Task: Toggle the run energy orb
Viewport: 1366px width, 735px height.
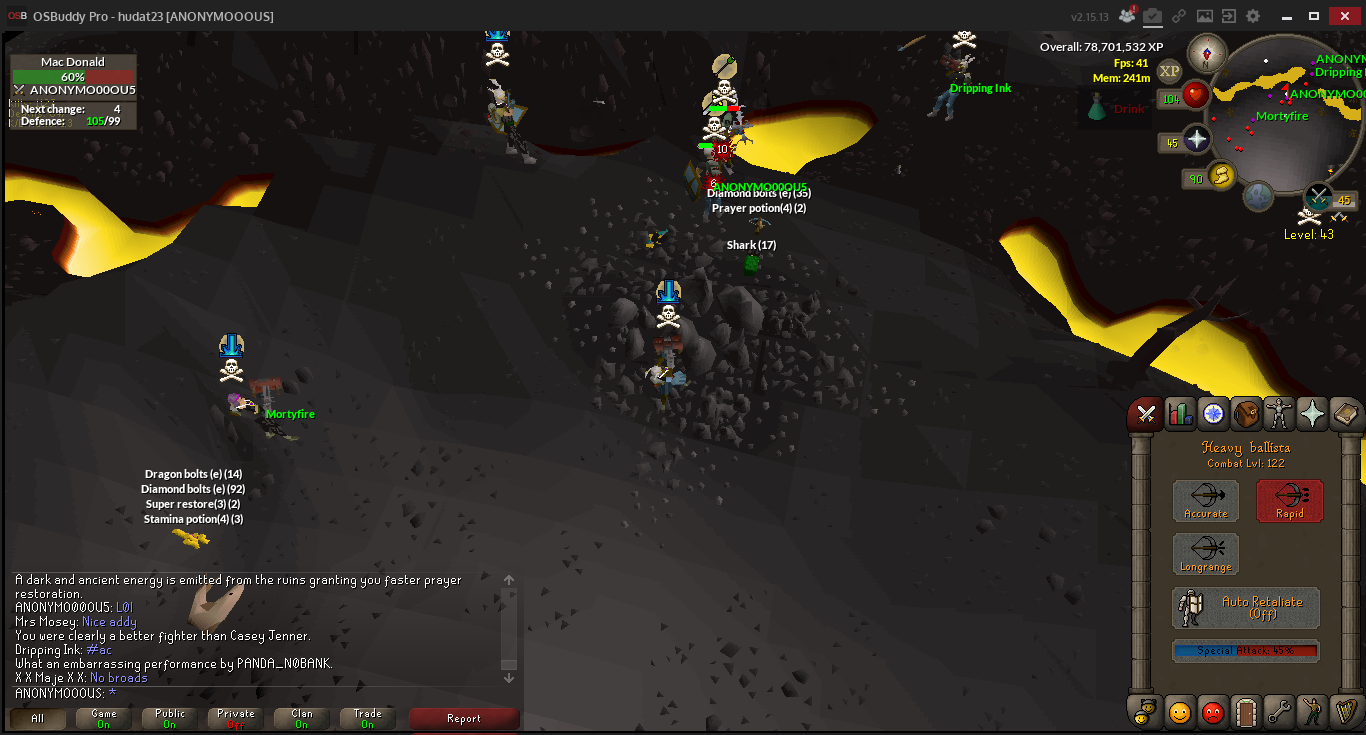Action: [1221, 176]
